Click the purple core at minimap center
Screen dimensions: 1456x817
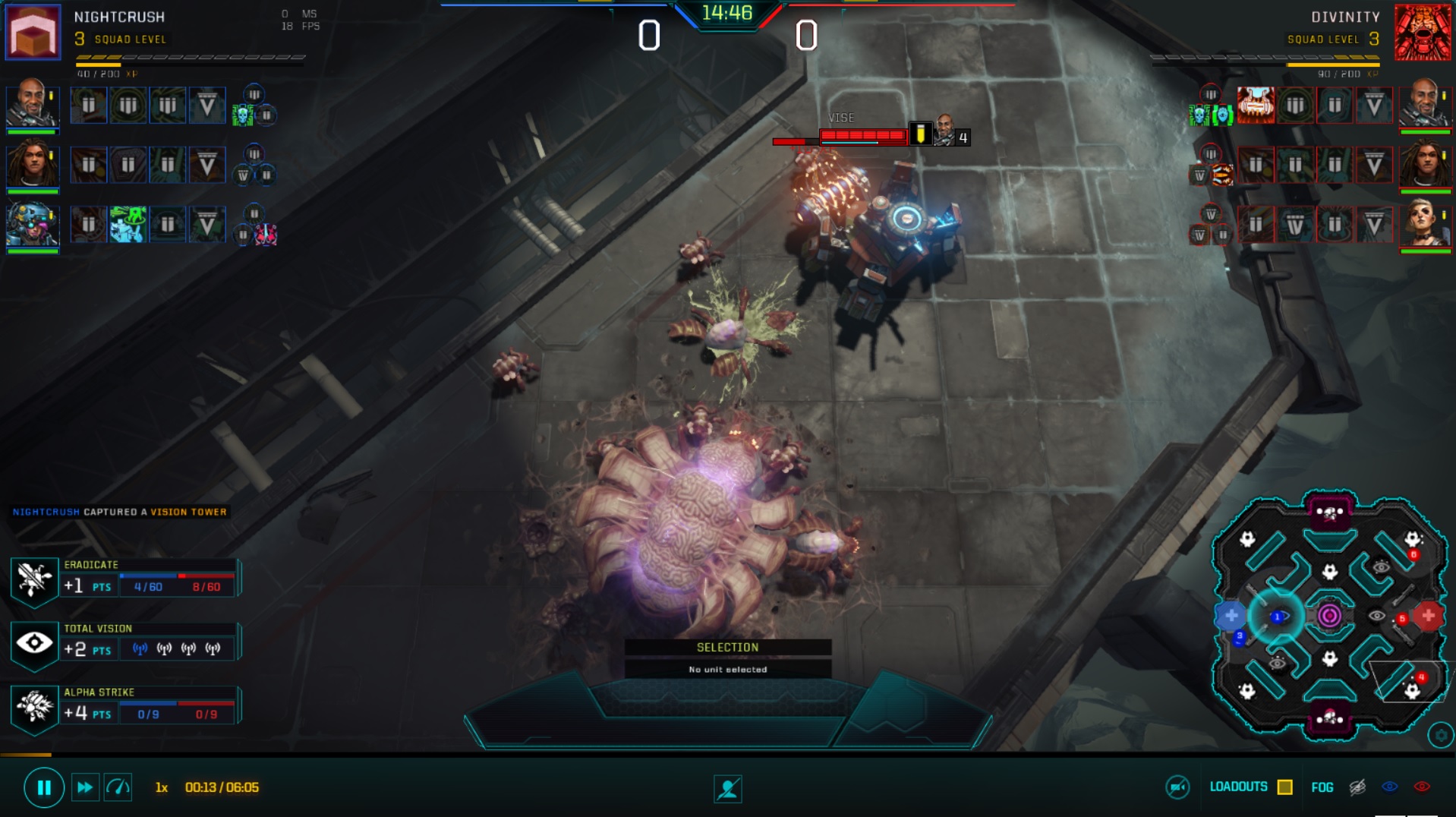click(x=1328, y=616)
